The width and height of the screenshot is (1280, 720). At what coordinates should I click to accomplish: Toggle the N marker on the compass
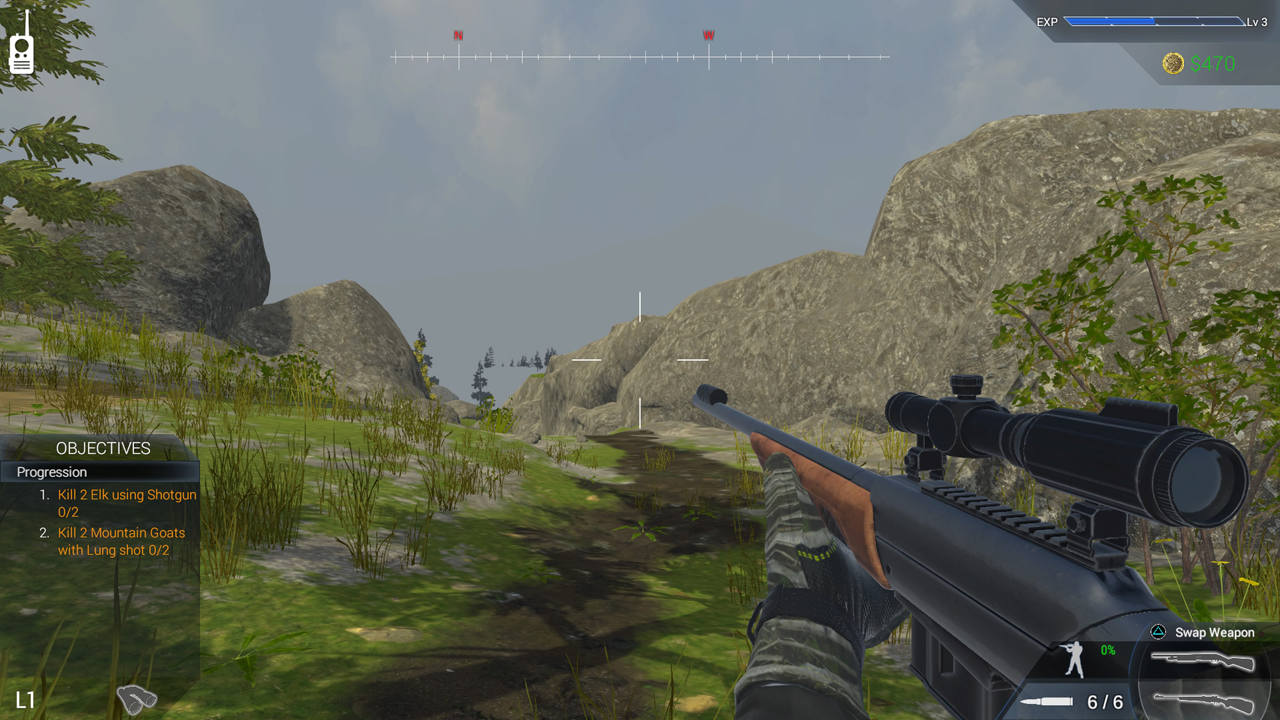(x=458, y=34)
